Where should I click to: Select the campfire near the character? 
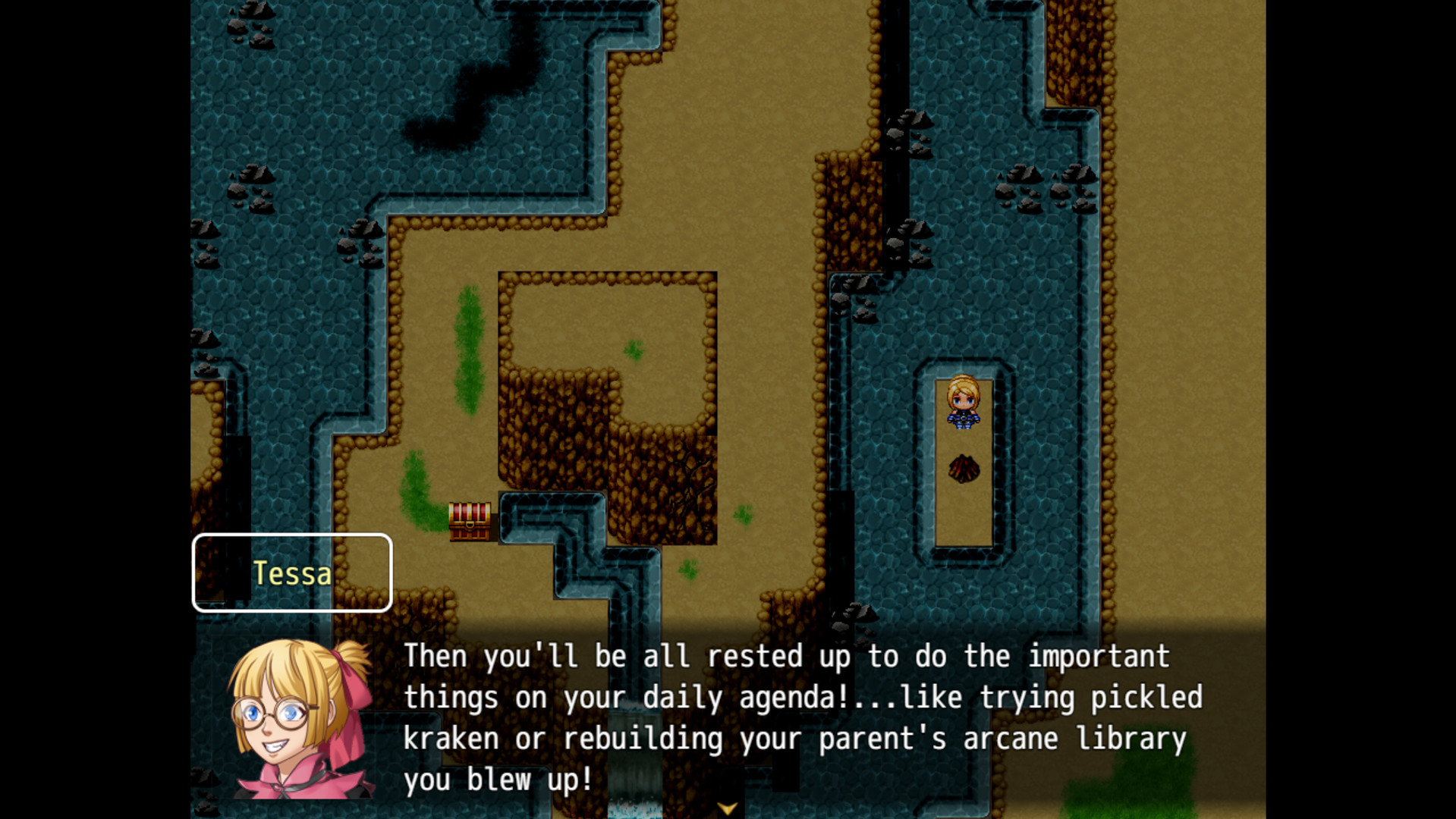[964, 469]
